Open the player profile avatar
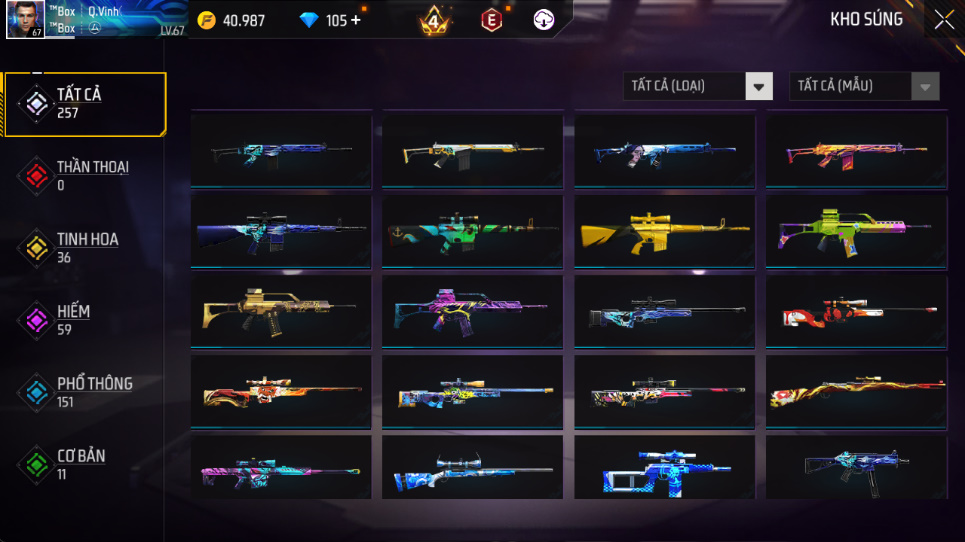Viewport: 965px width, 542px height. tap(25, 19)
